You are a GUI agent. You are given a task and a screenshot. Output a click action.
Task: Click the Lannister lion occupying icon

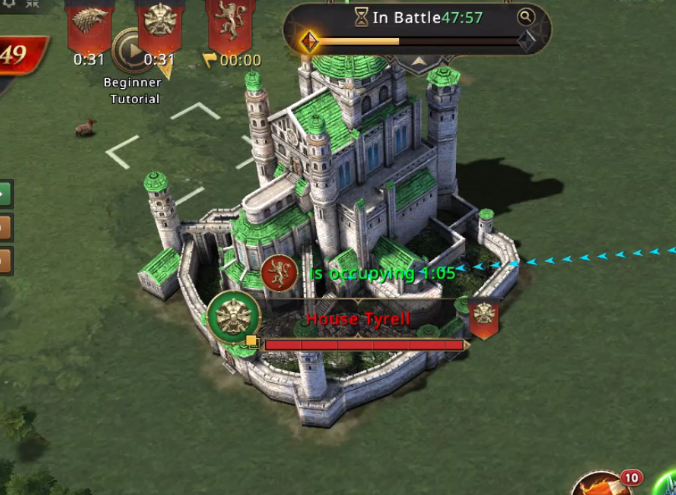(279, 272)
